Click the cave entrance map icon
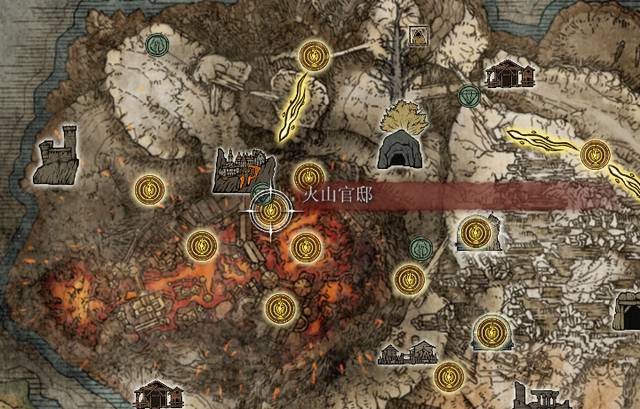This screenshot has width=640, height=409. (400, 150)
